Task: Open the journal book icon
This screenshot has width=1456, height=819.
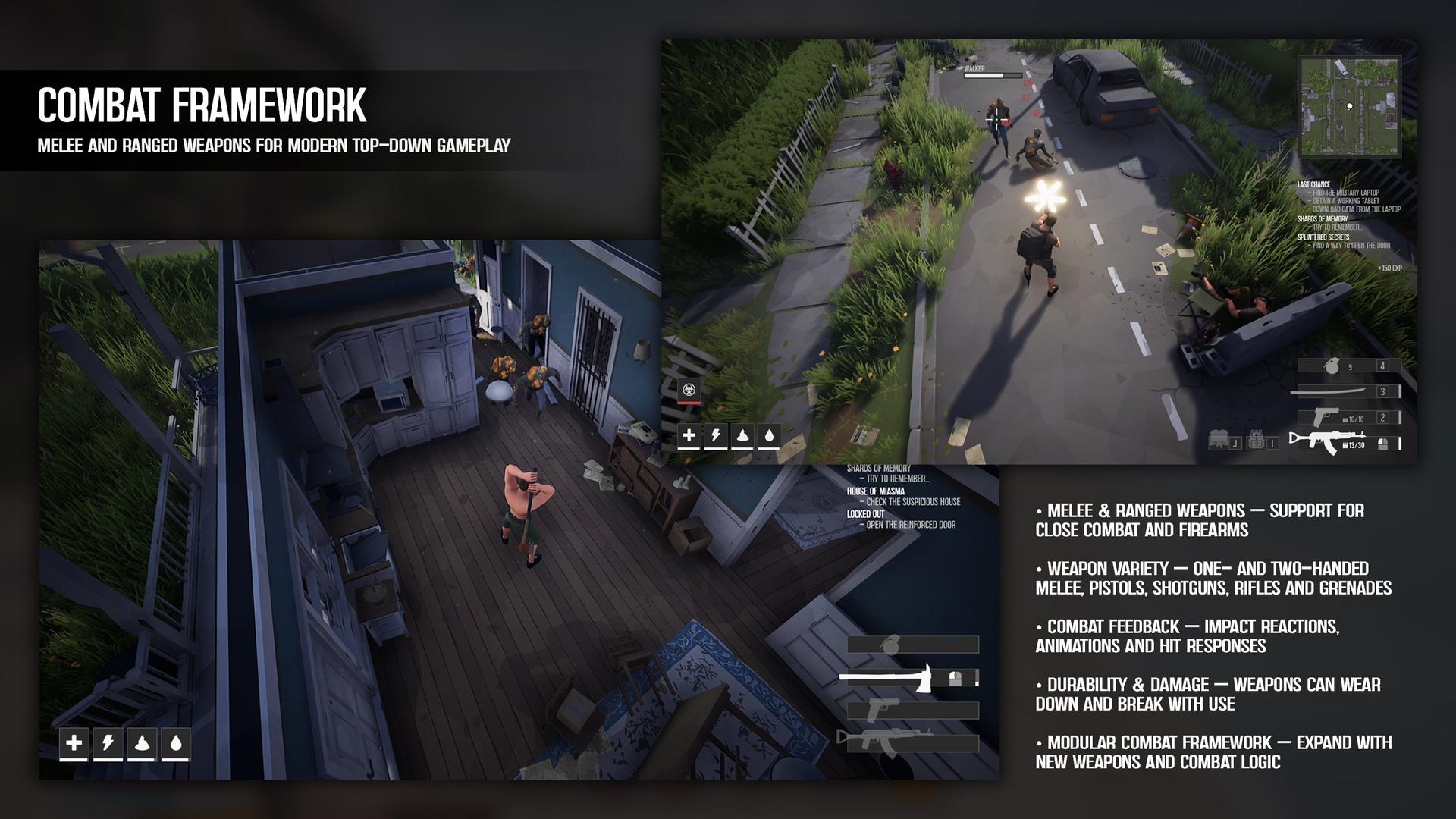Action: (x=1219, y=441)
